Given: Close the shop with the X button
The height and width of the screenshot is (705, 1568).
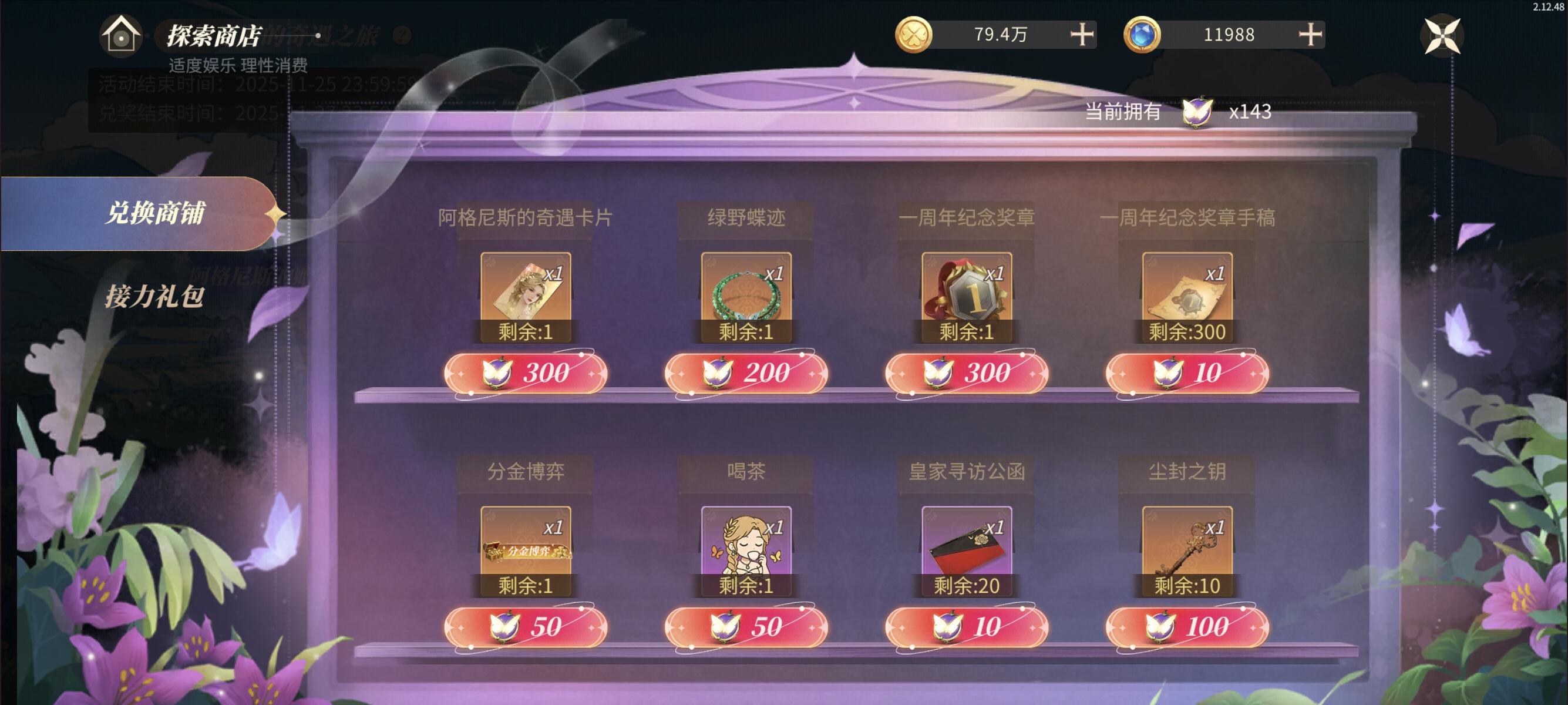Looking at the screenshot, I should pyautogui.click(x=1442, y=35).
